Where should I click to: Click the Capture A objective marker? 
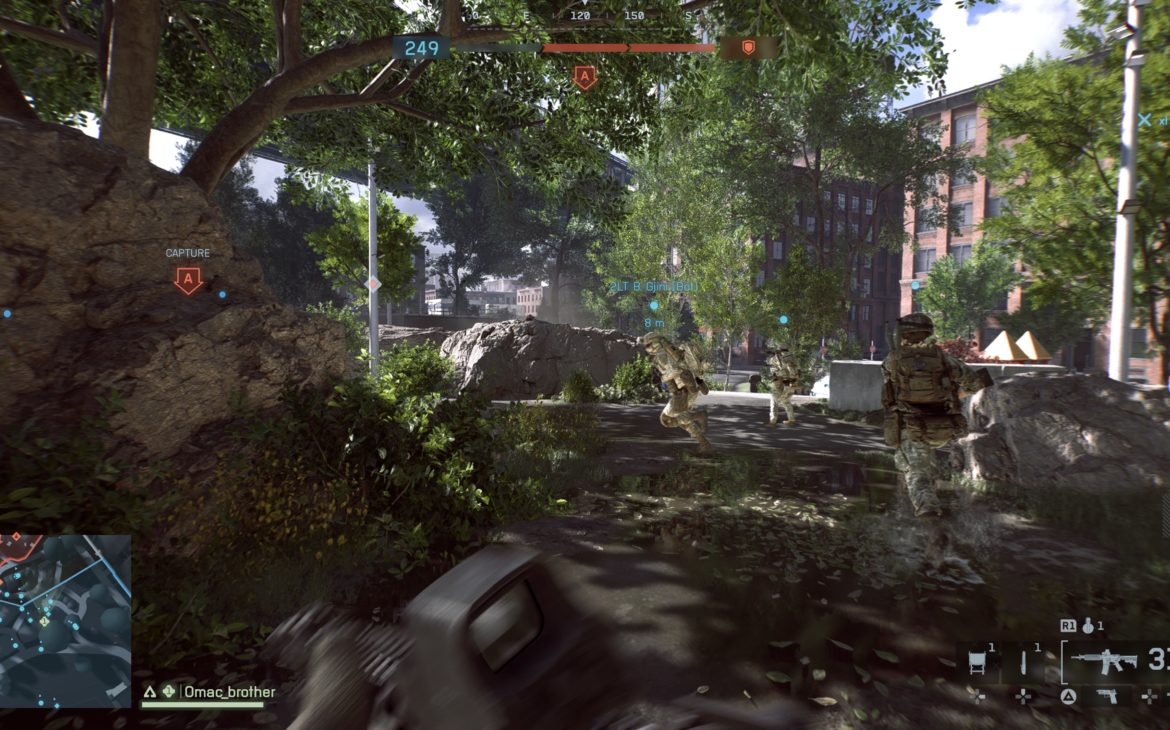(x=187, y=280)
